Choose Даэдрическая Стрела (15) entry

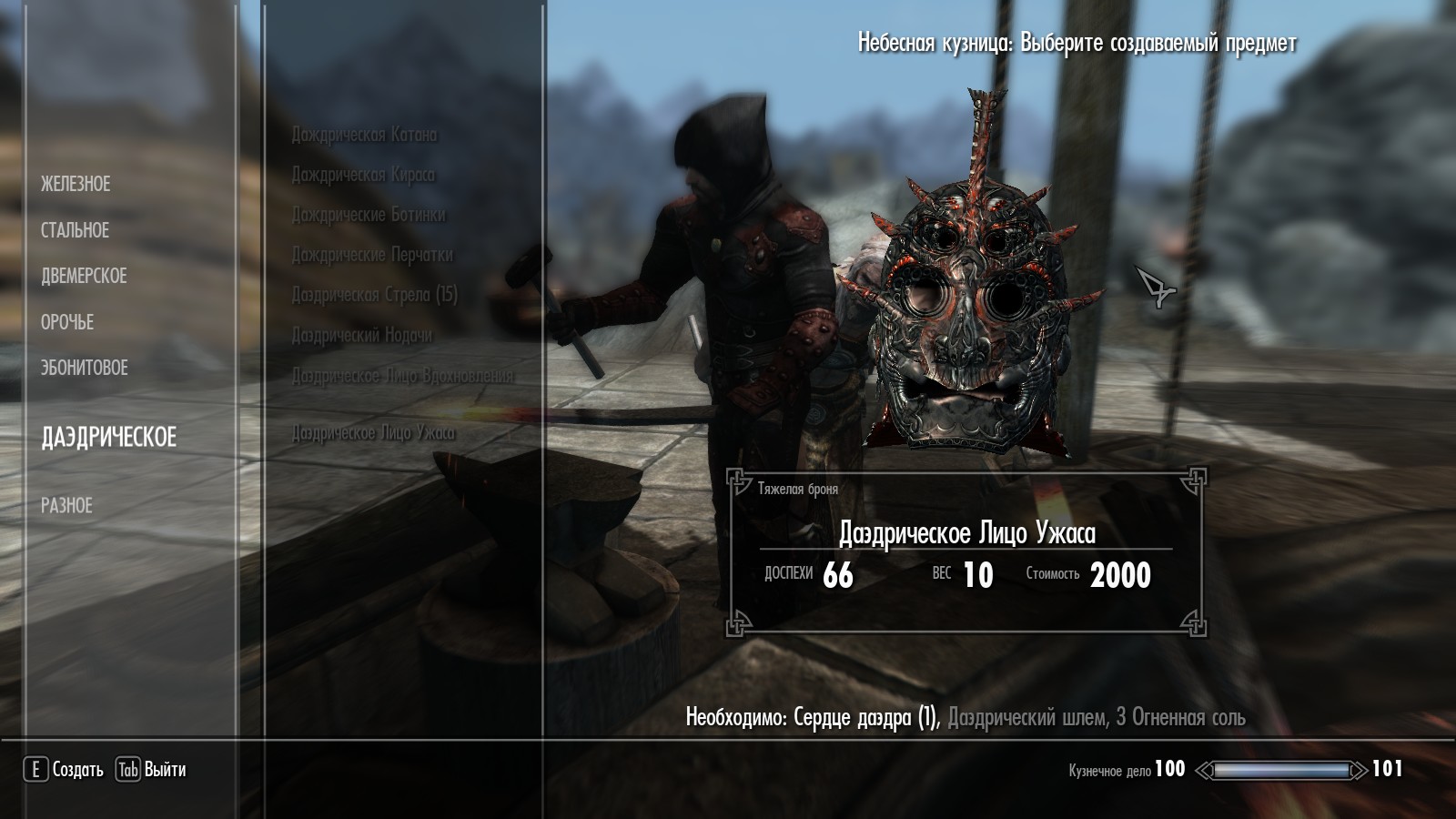coord(374,295)
